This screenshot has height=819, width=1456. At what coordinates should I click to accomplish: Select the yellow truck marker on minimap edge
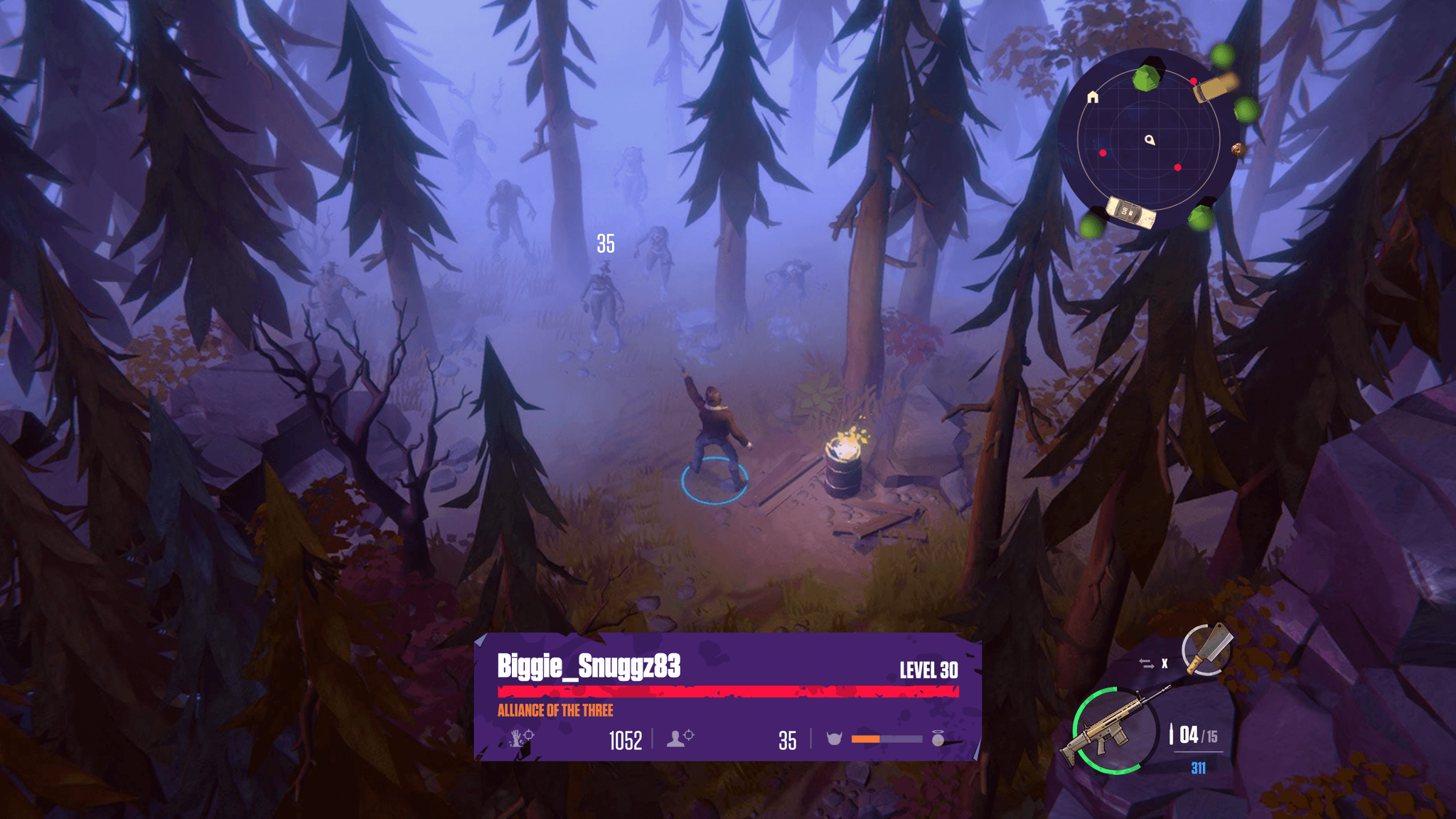[x=1214, y=88]
